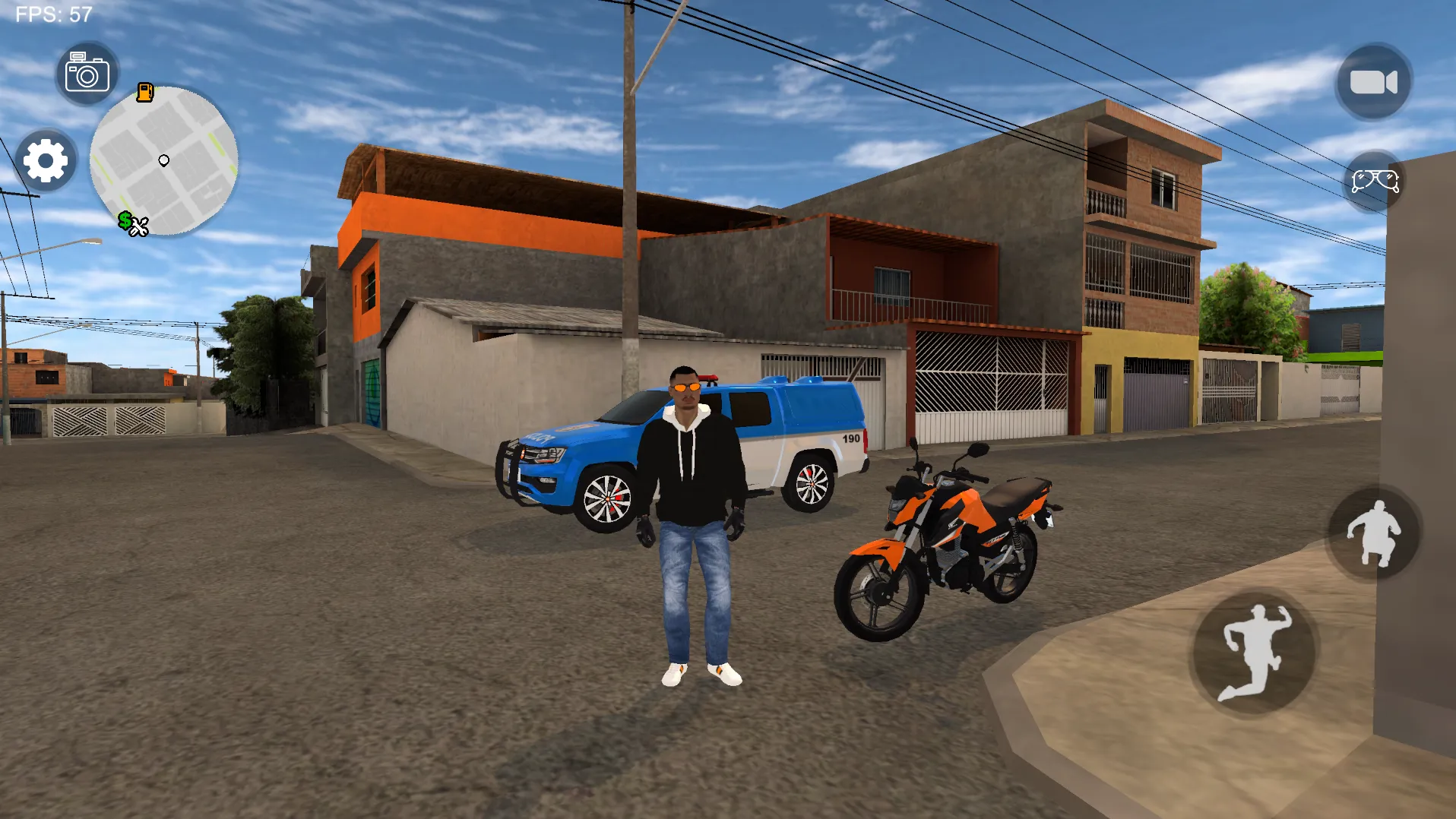Tap the video camera recording icon
Image resolution: width=1456 pixels, height=819 pixels.
[x=1372, y=81]
